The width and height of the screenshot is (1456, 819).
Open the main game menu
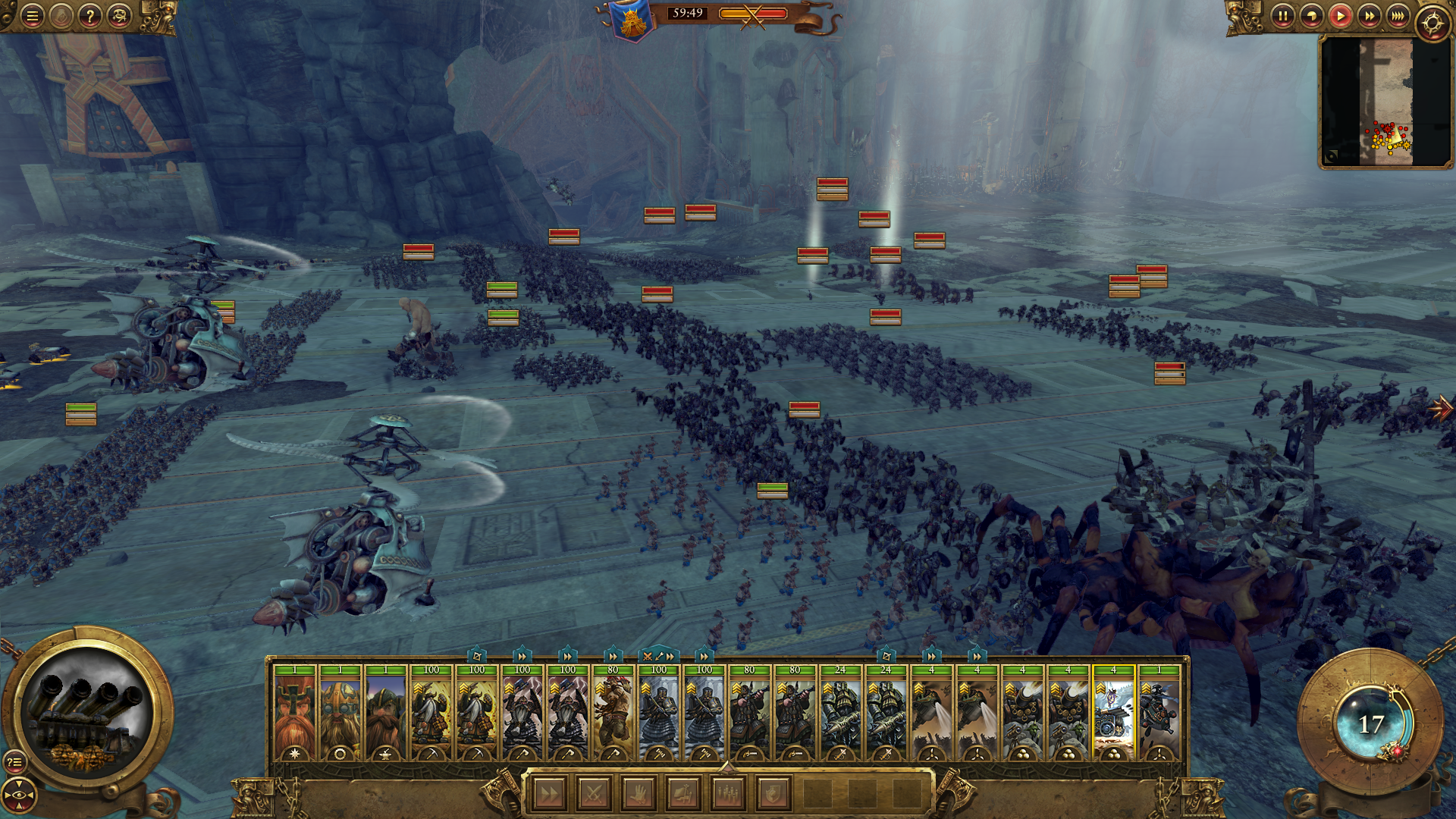click(x=32, y=16)
